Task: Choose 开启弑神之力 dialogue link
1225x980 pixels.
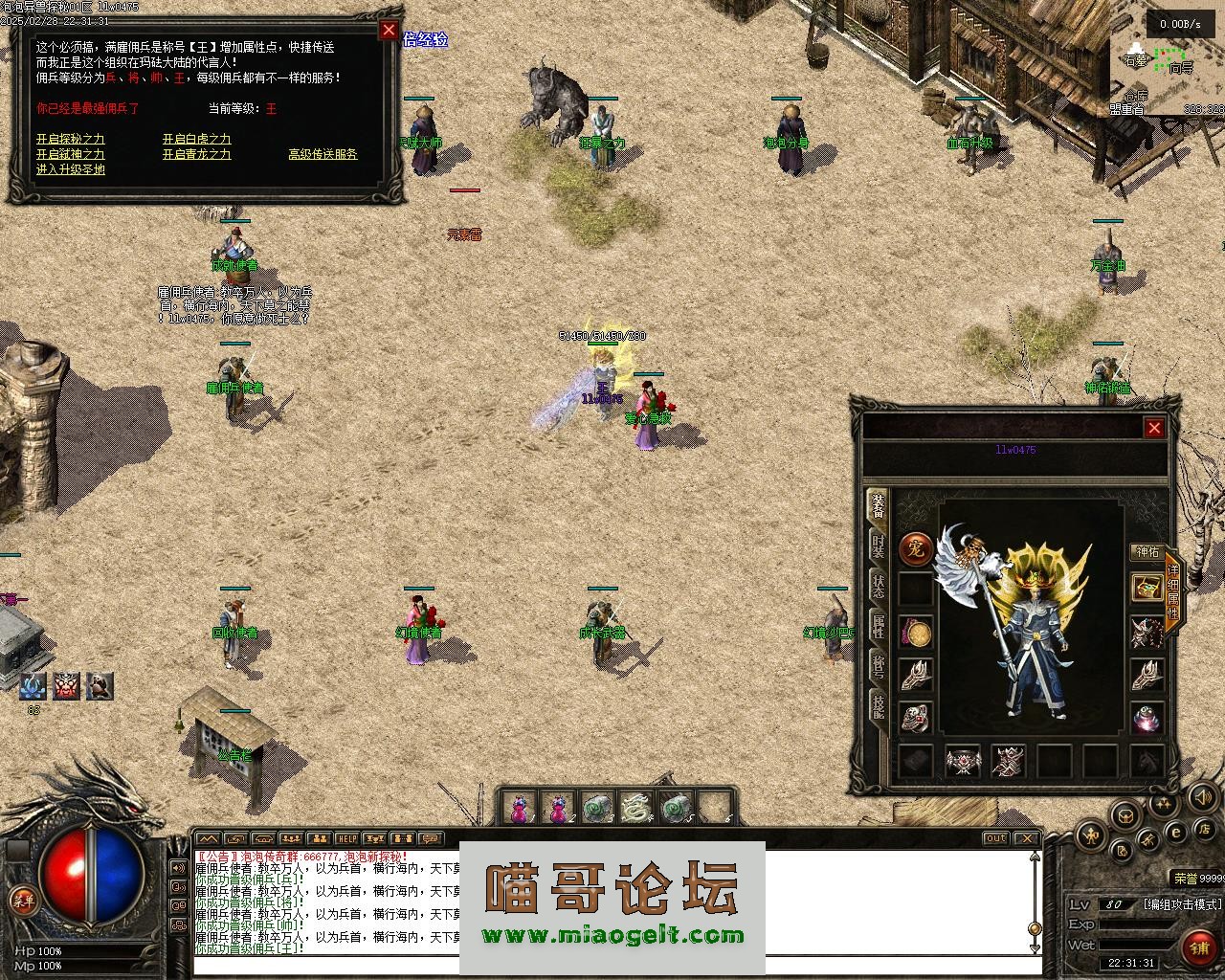Action: 71,154
